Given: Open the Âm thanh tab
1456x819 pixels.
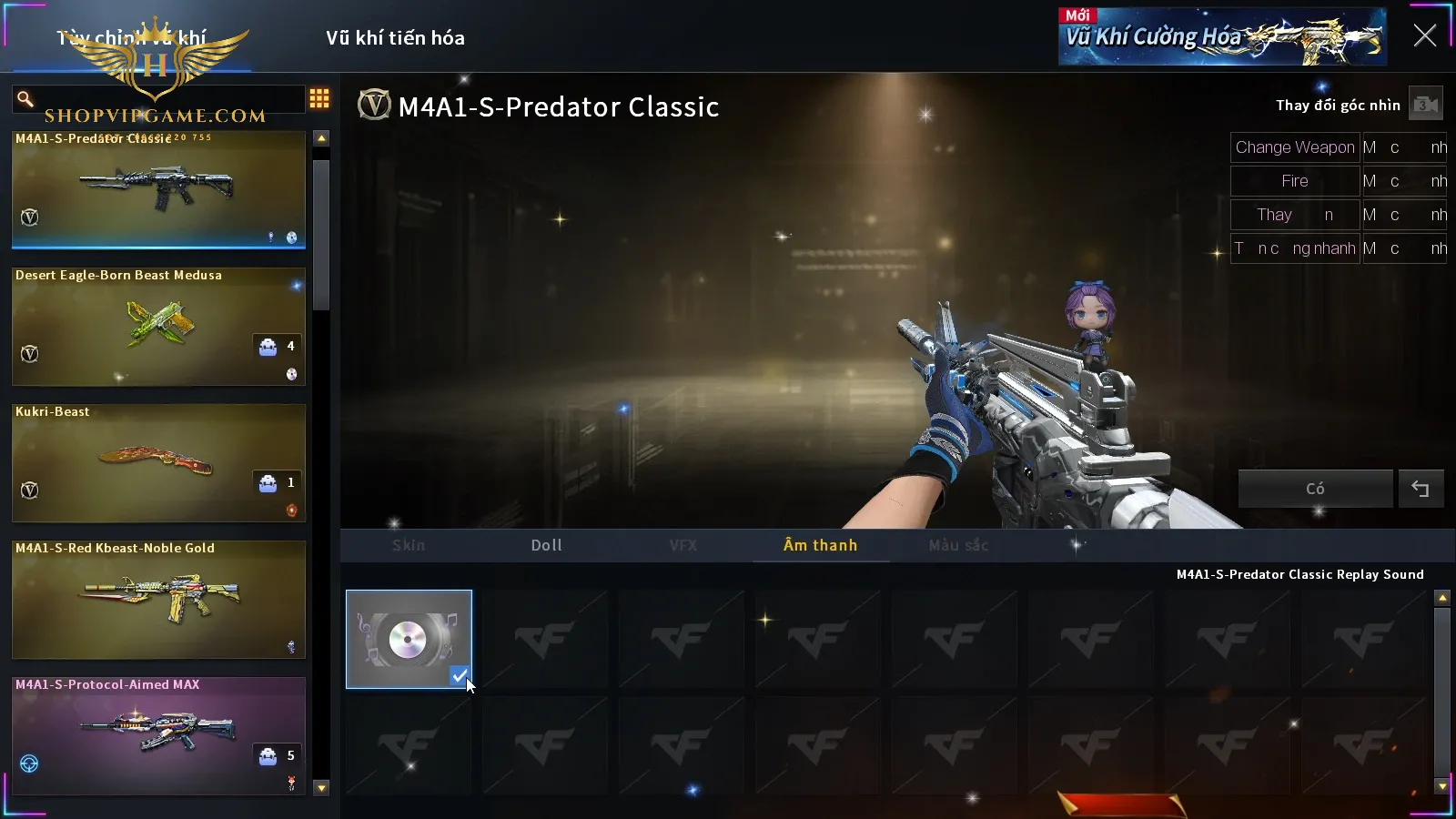Looking at the screenshot, I should point(820,545).
